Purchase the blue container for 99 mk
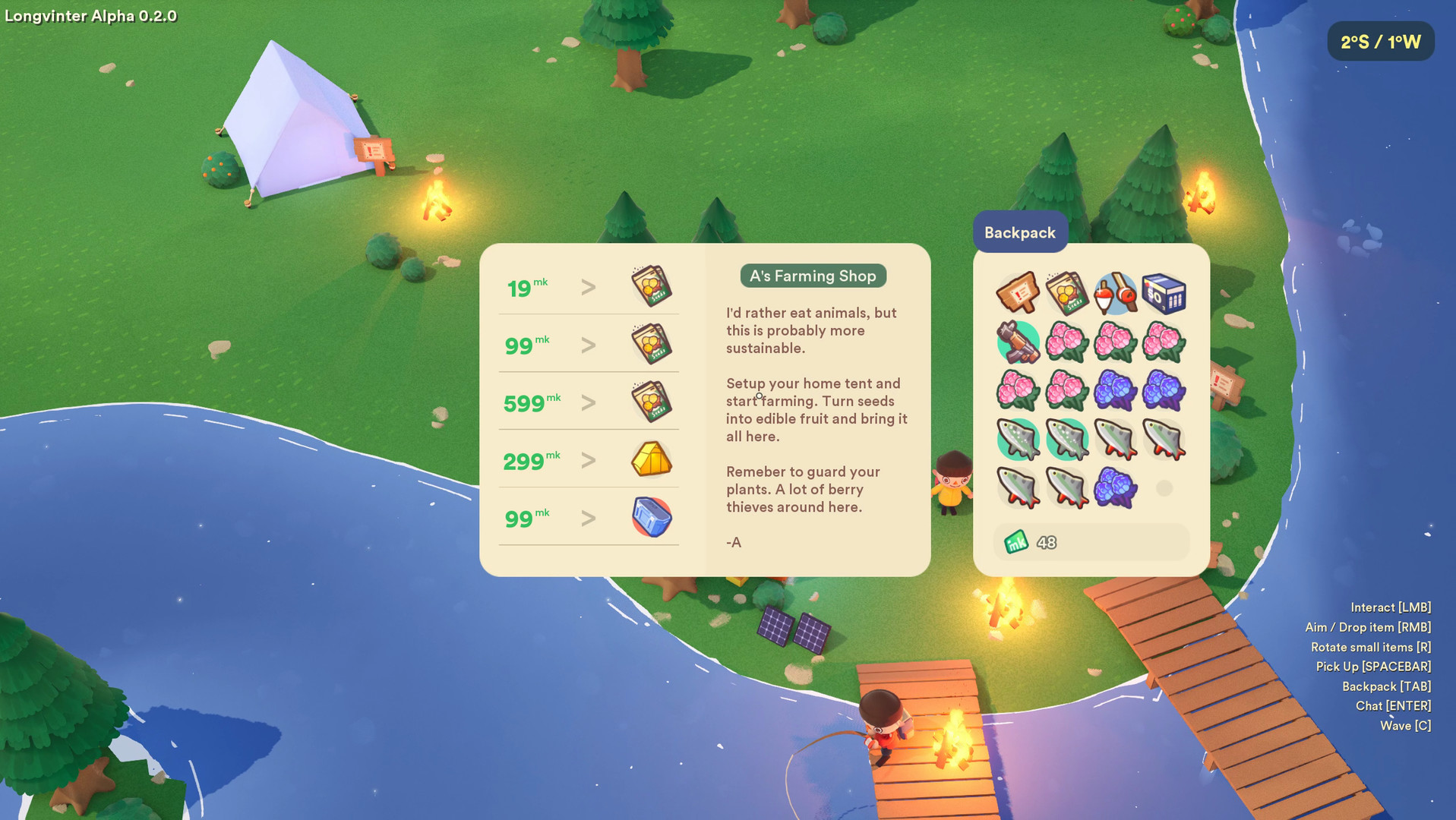Viewport: 1456px width, 820px height. point(651,517)
